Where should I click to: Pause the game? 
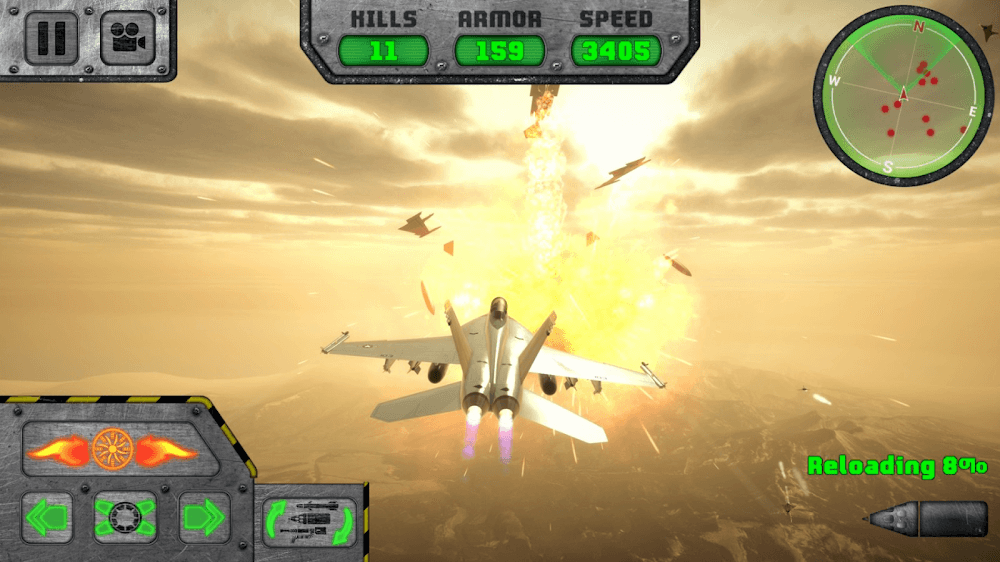(x=51, y=38)
